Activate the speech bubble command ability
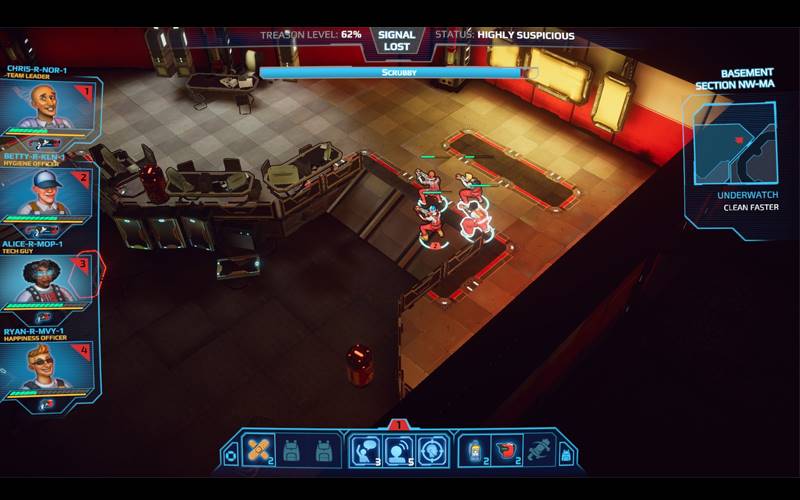 click(x=365, y=451)
